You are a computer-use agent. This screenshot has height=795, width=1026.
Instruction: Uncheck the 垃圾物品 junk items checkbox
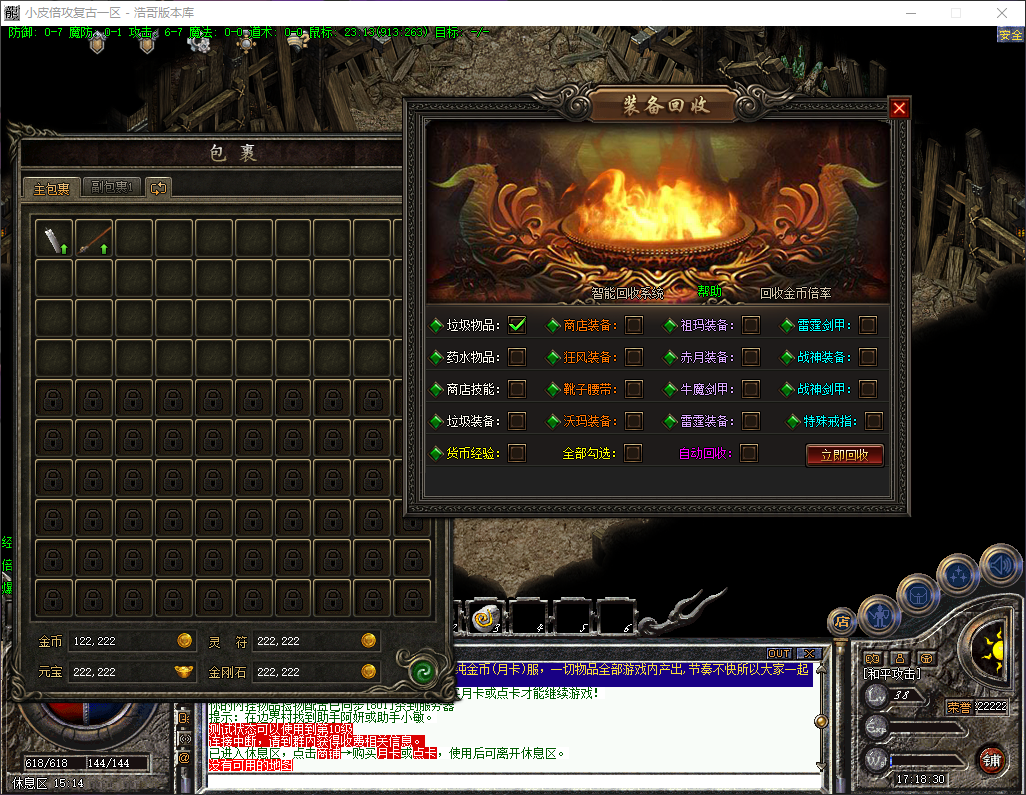[517, 324]
